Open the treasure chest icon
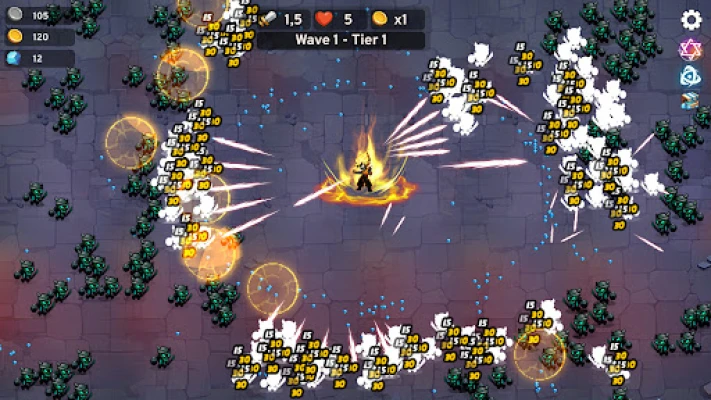This screenshot has width=711, height=400. tap(691, 101)
